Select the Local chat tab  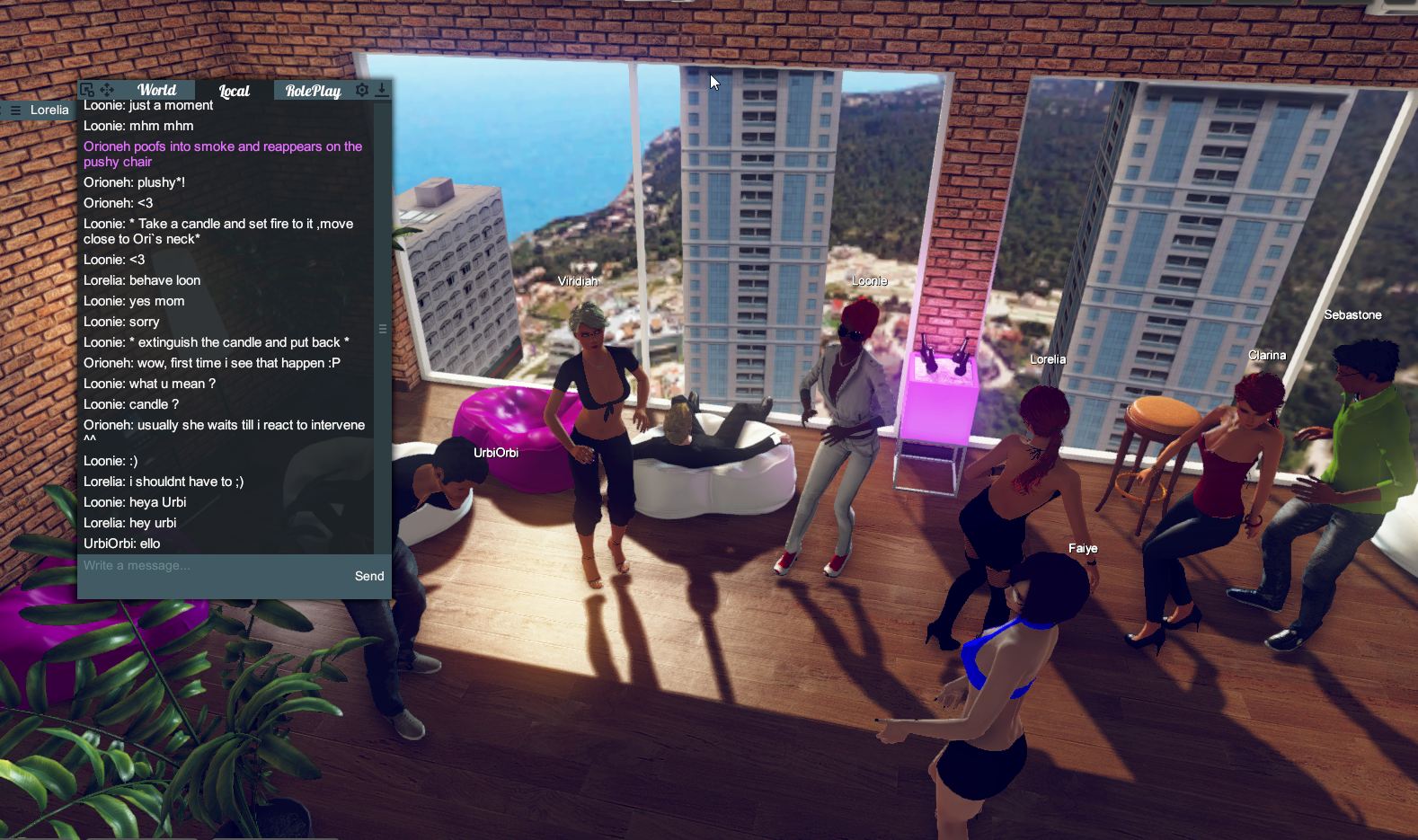pos(233,90)
